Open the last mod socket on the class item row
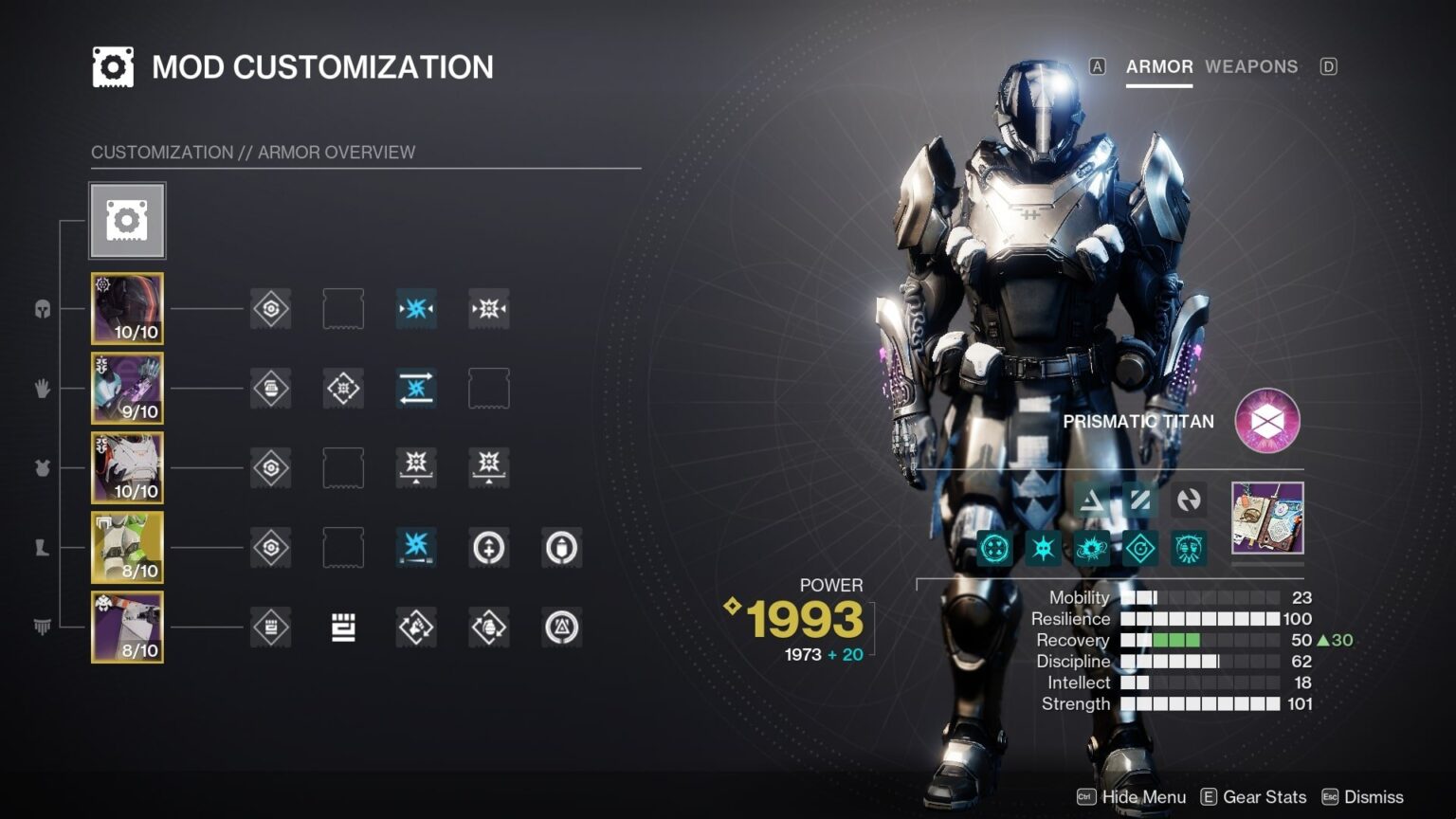The height and width of the screenshot is (819, 1456). pyautogui.click(x=561, y=628)
